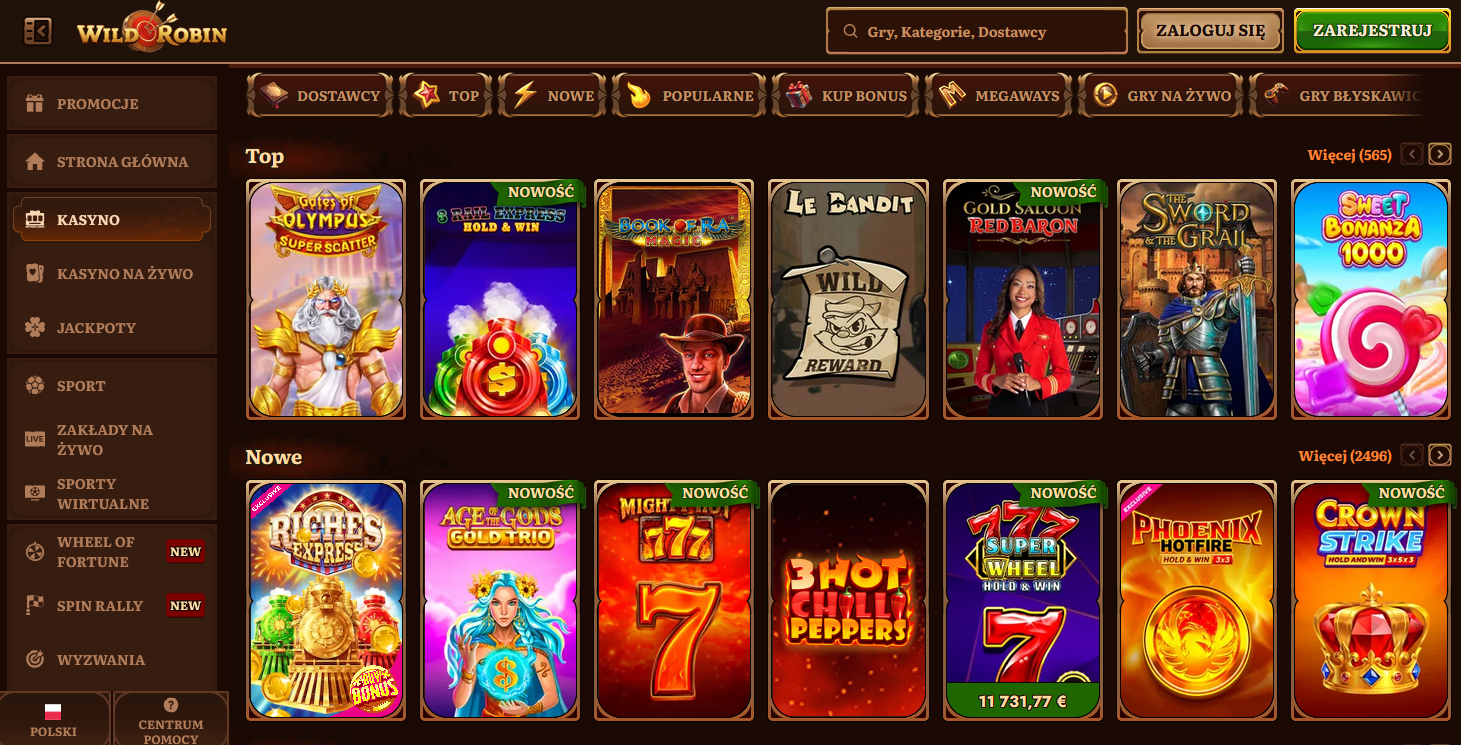Click the Zakłady na Żywo LIVE icon
Screen dimensions: 1461x745
(36, 437)
